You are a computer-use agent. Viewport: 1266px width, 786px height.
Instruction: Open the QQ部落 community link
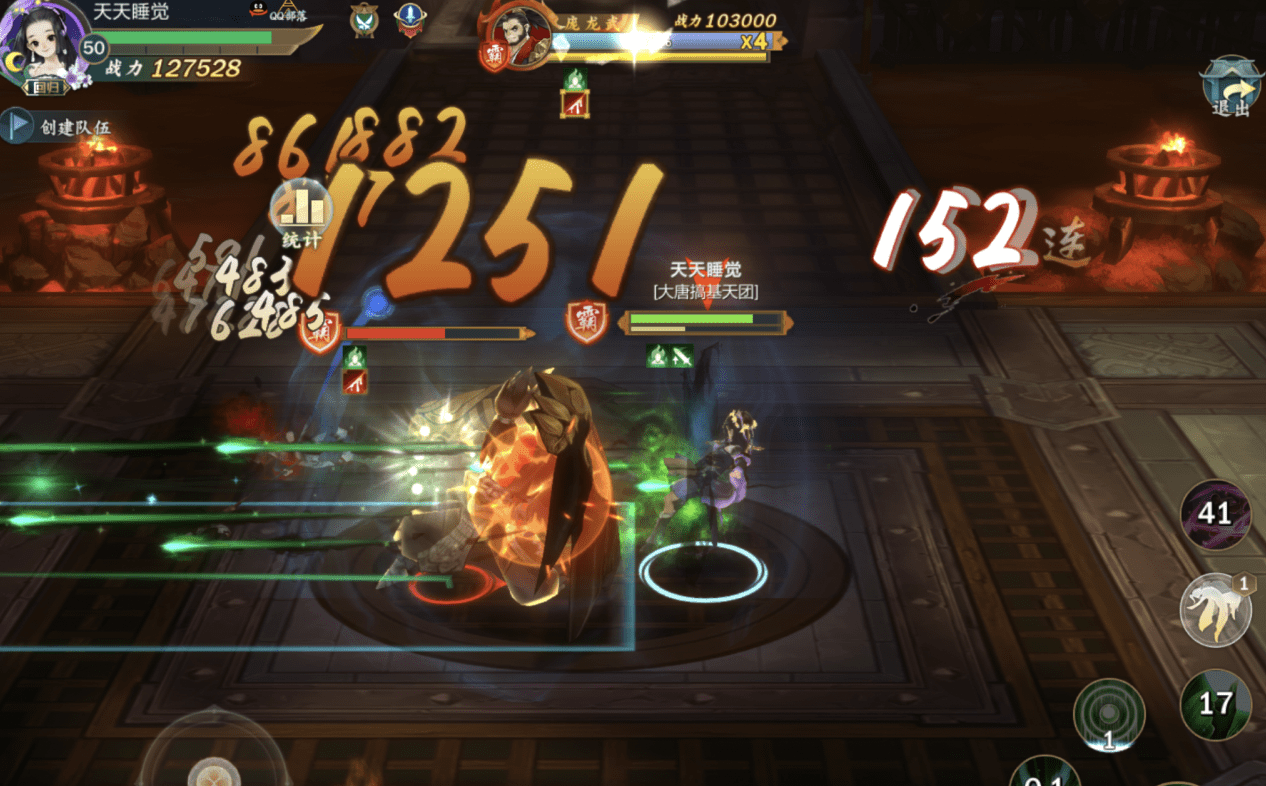272,12
